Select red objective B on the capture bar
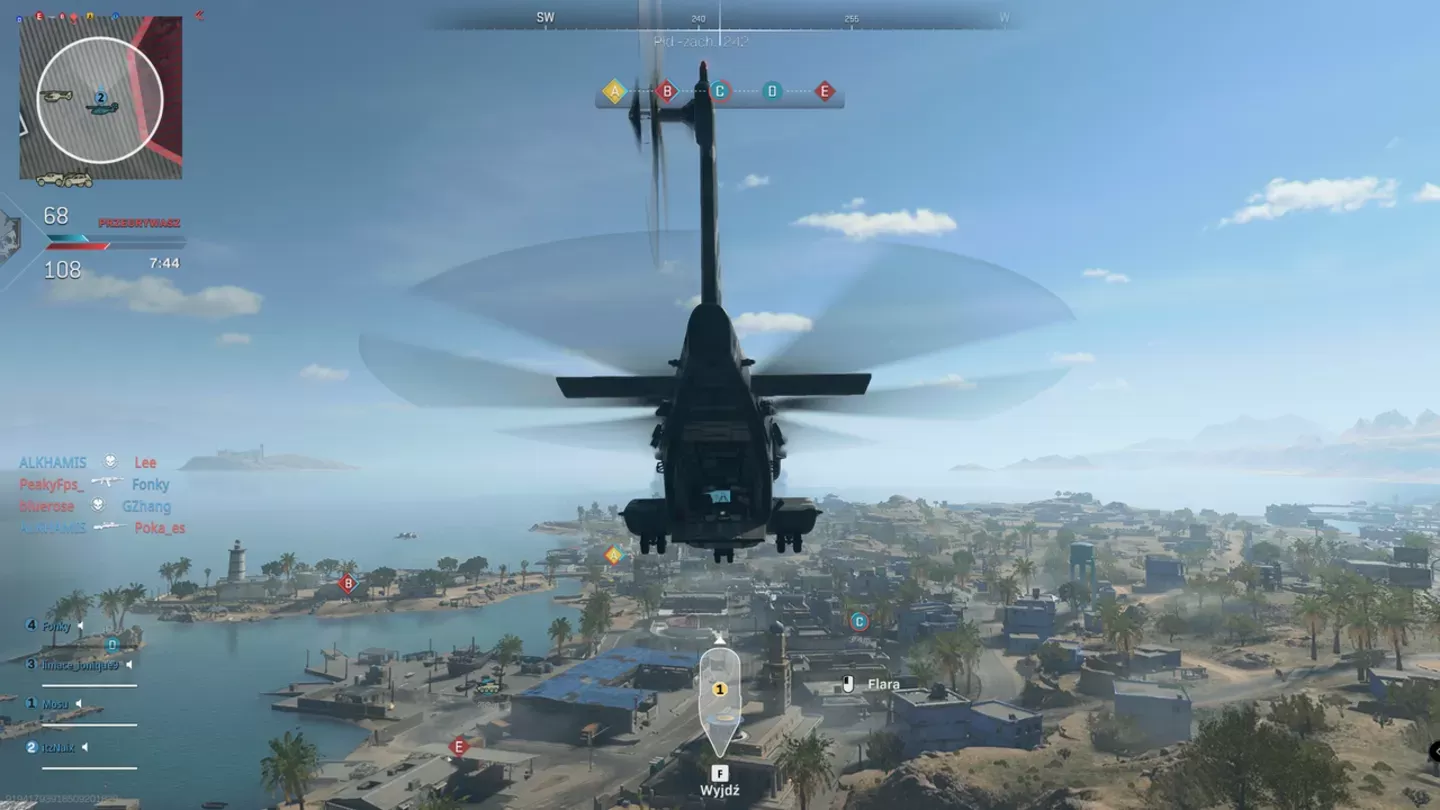 click(x=667, y=92)
